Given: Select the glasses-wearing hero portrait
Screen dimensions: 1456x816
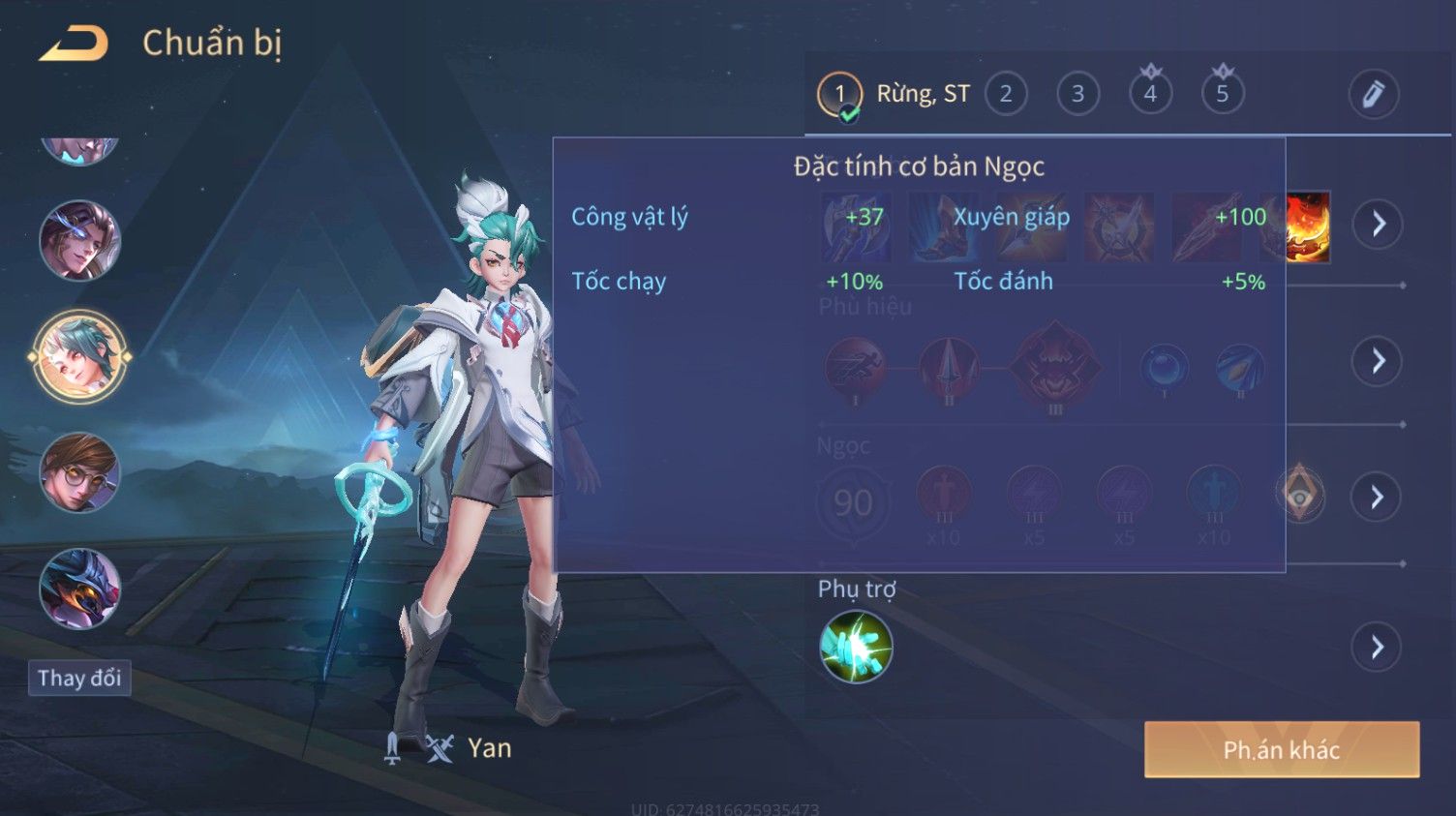Looking at the screenshot, I should (79, 472).
